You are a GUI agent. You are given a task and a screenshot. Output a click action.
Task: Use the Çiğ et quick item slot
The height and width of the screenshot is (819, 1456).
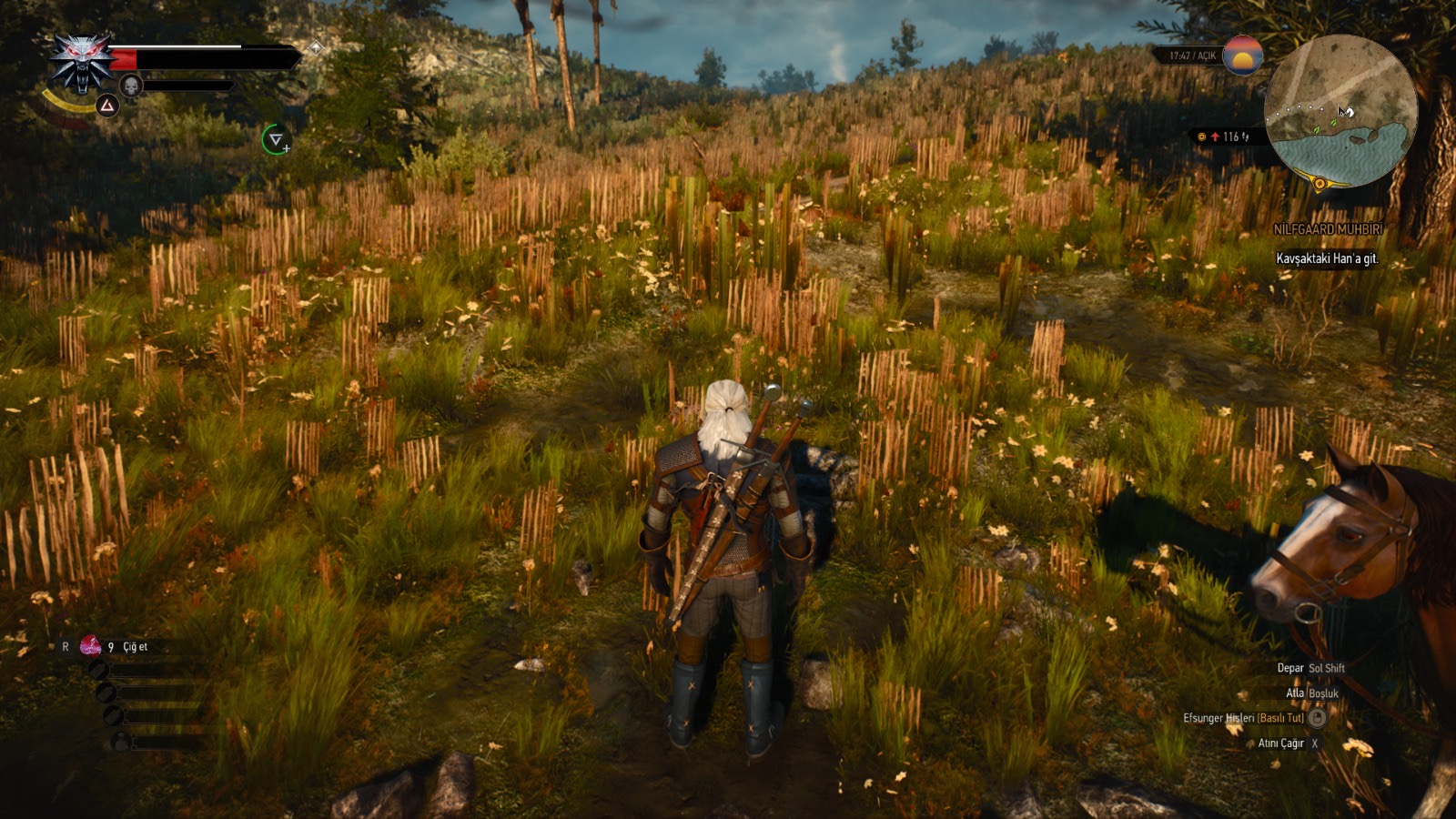pyautogui.click(x=91, y=646)
